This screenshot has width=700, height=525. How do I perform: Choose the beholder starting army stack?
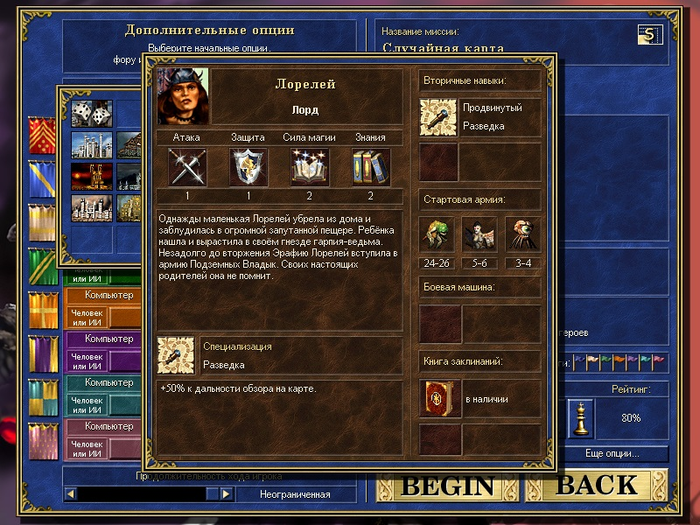point(523,234)
